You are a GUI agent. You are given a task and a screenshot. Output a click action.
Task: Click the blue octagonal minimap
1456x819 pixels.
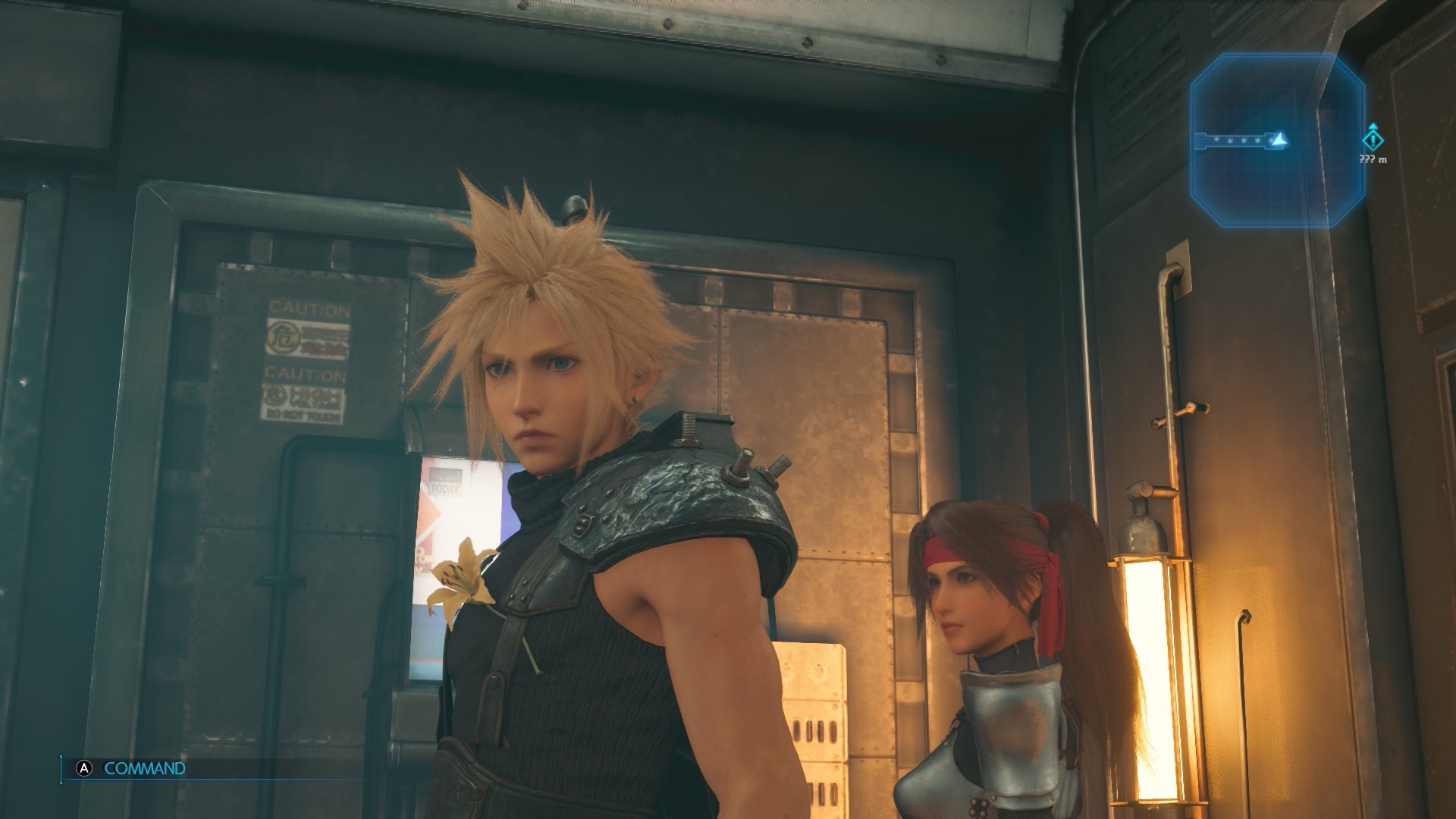1277,140
